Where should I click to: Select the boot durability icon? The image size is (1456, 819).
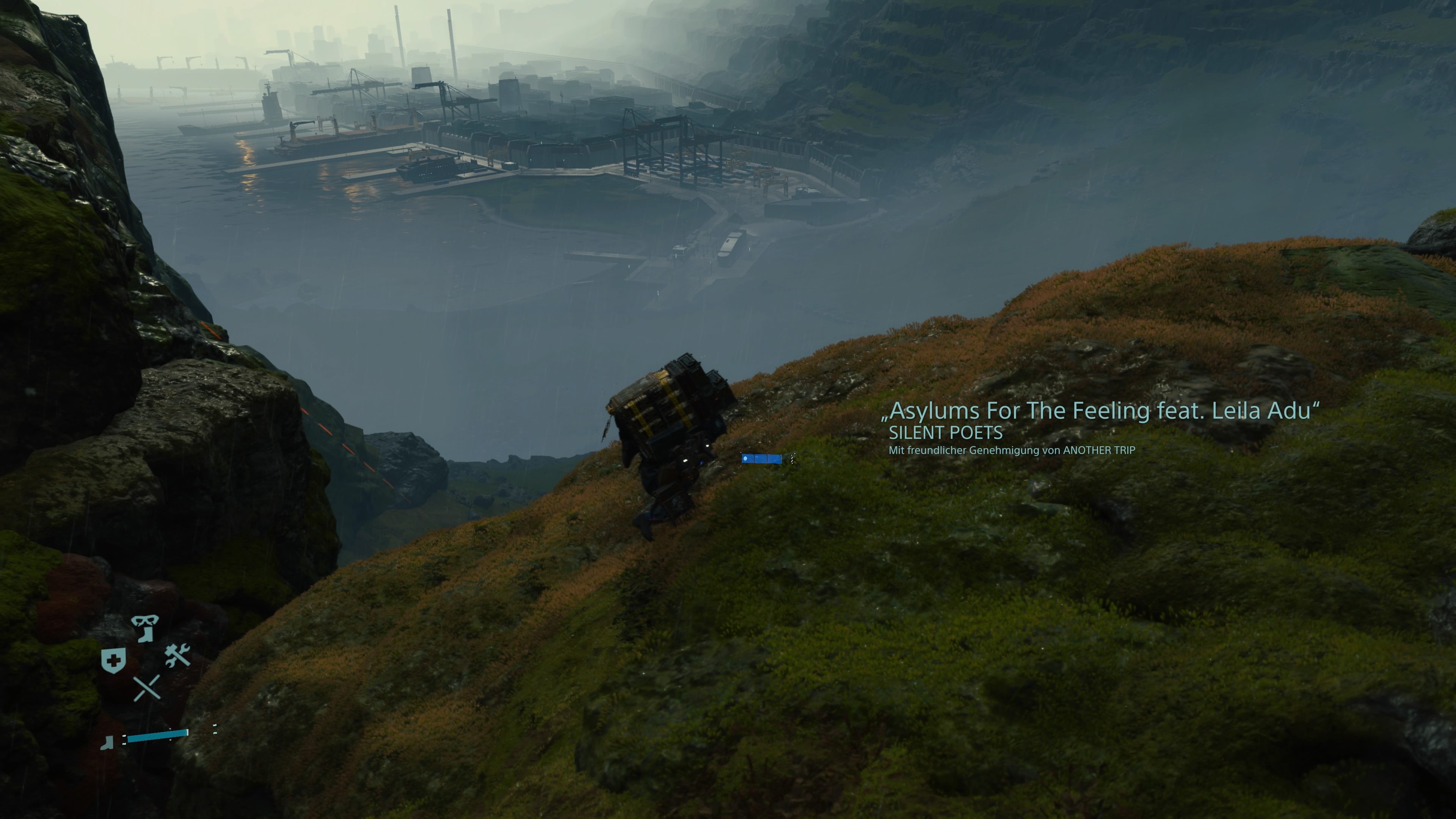(x=107, y=742)
